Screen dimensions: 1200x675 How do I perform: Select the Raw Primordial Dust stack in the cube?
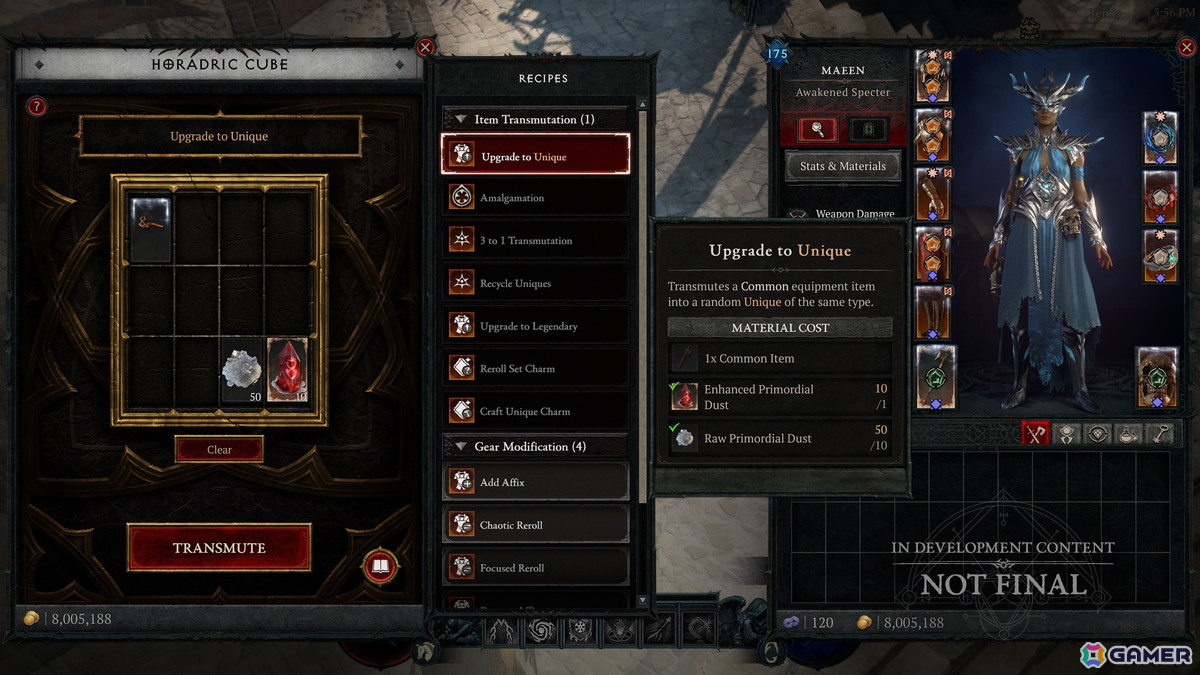coord(241,371)
